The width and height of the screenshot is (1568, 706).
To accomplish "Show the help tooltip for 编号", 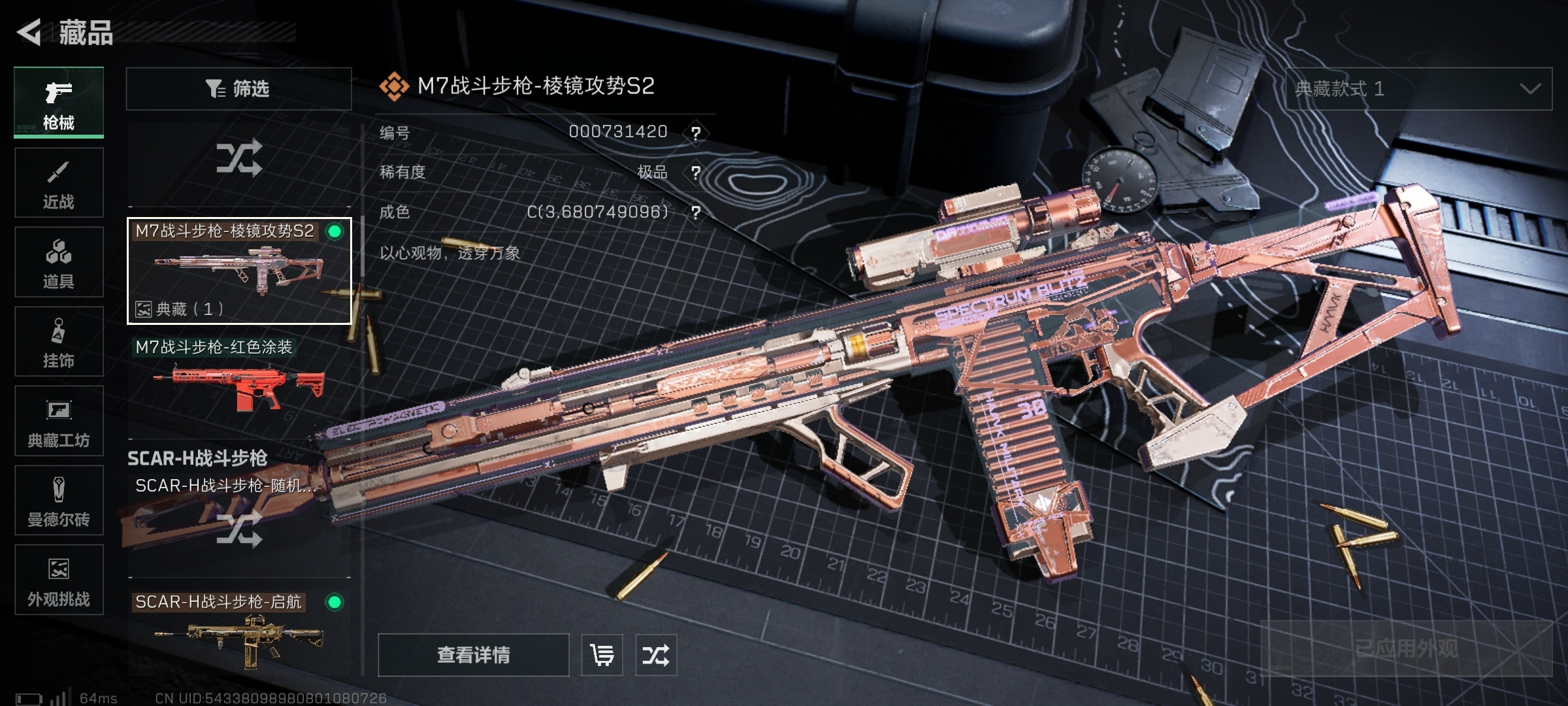I will (696, 133).
